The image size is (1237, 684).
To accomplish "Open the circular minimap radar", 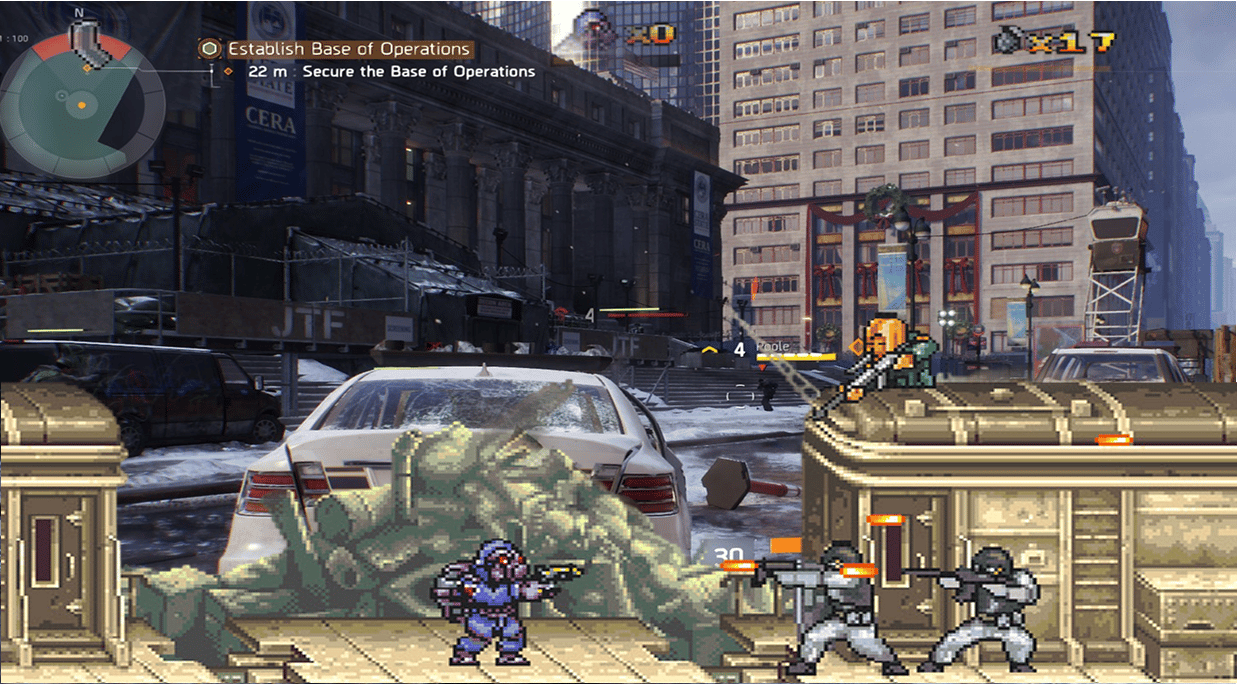I will click(82, 103).
